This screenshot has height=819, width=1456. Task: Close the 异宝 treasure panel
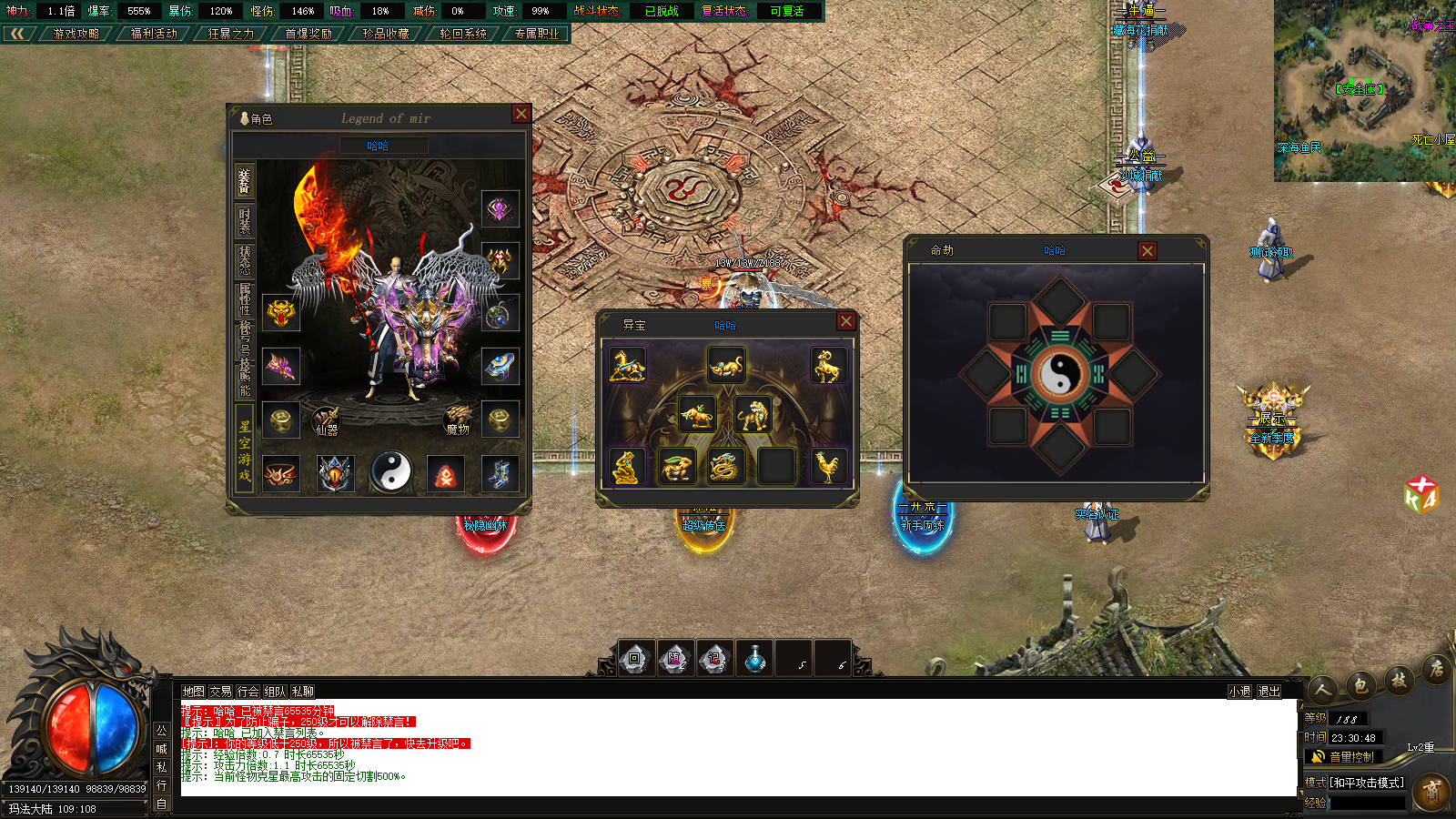846,321
